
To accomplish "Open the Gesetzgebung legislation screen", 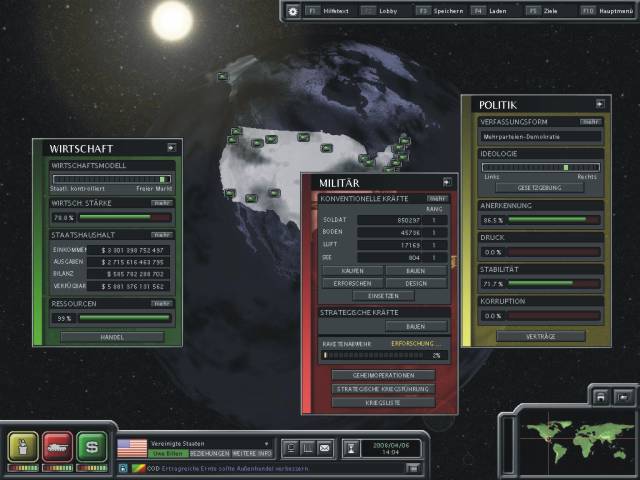I will point(537,187).
